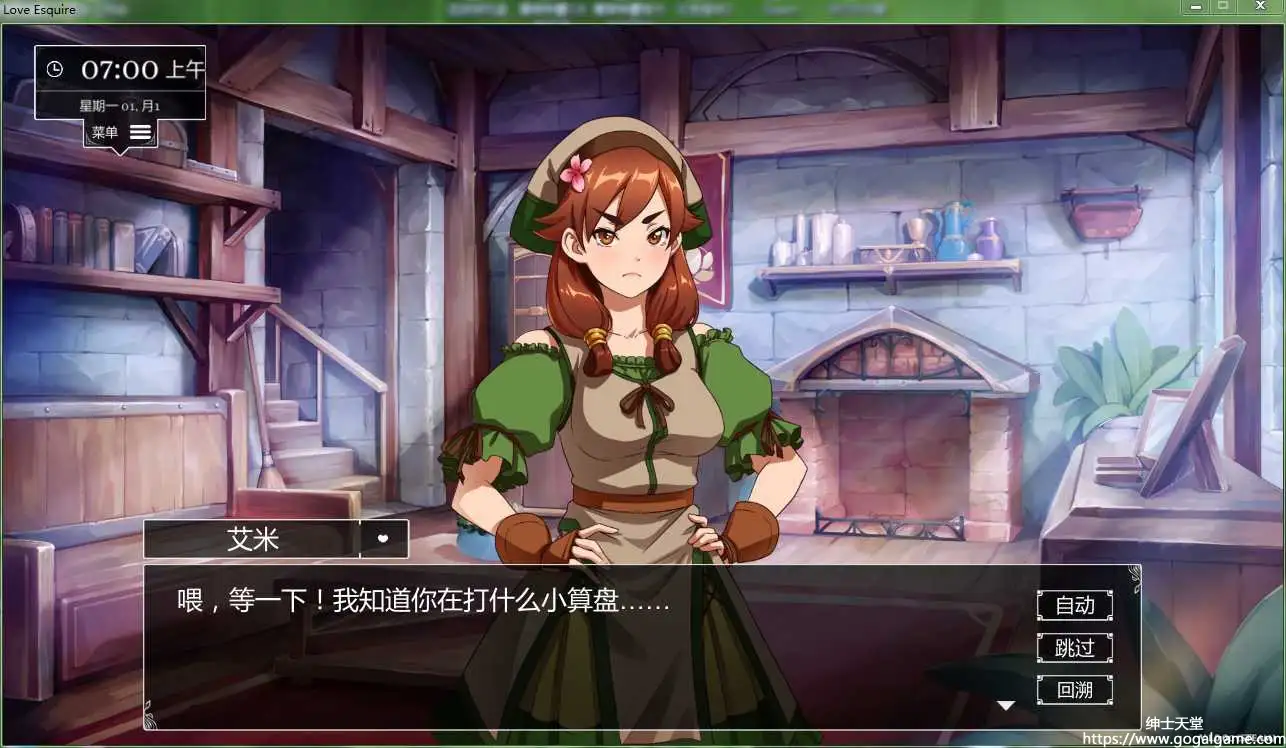The height and width of the screenshot is (748, 1286).
Task: Click the clock icon on the time panel
Action: pos(57,69)
